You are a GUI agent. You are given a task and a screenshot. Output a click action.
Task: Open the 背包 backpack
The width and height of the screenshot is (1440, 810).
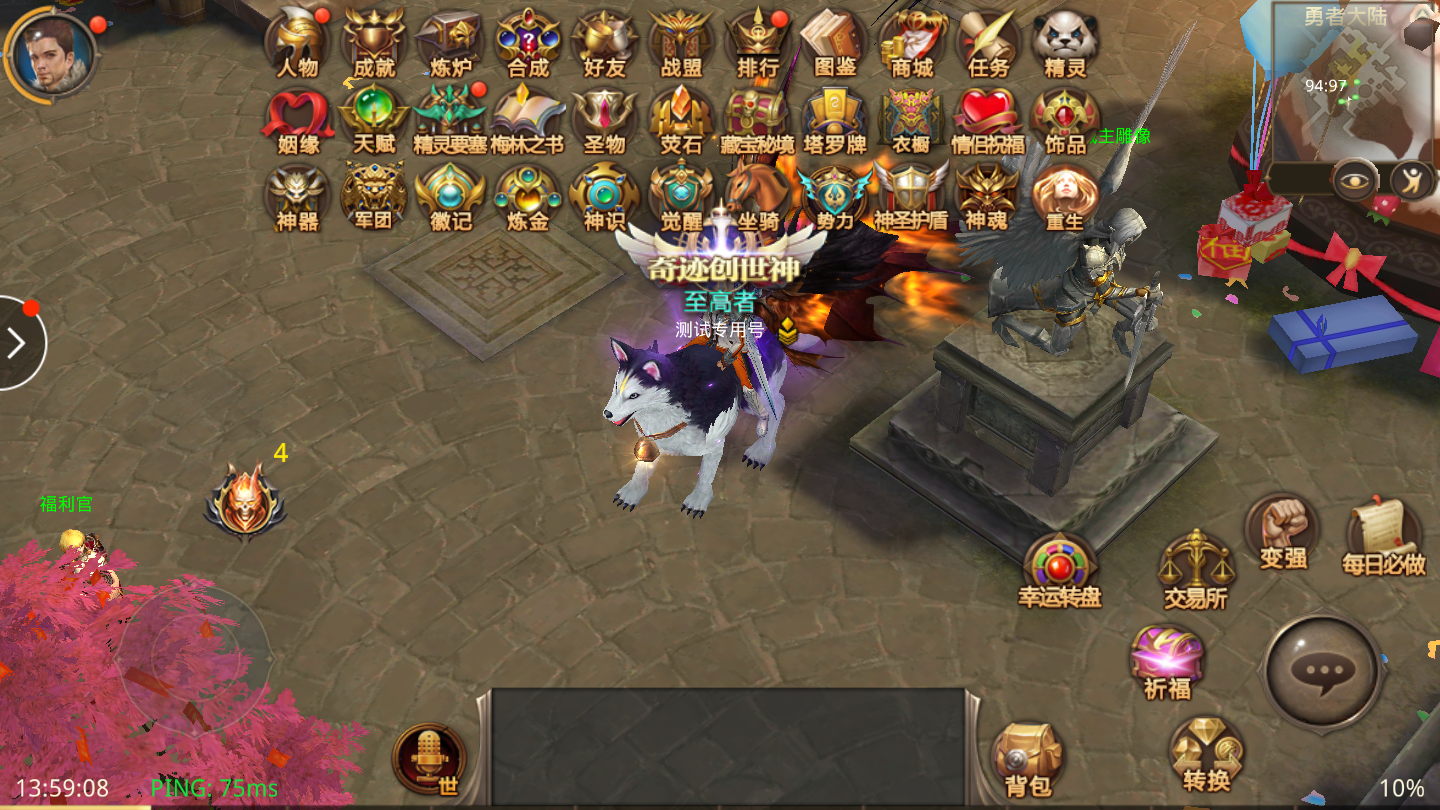click(1027, 760)
